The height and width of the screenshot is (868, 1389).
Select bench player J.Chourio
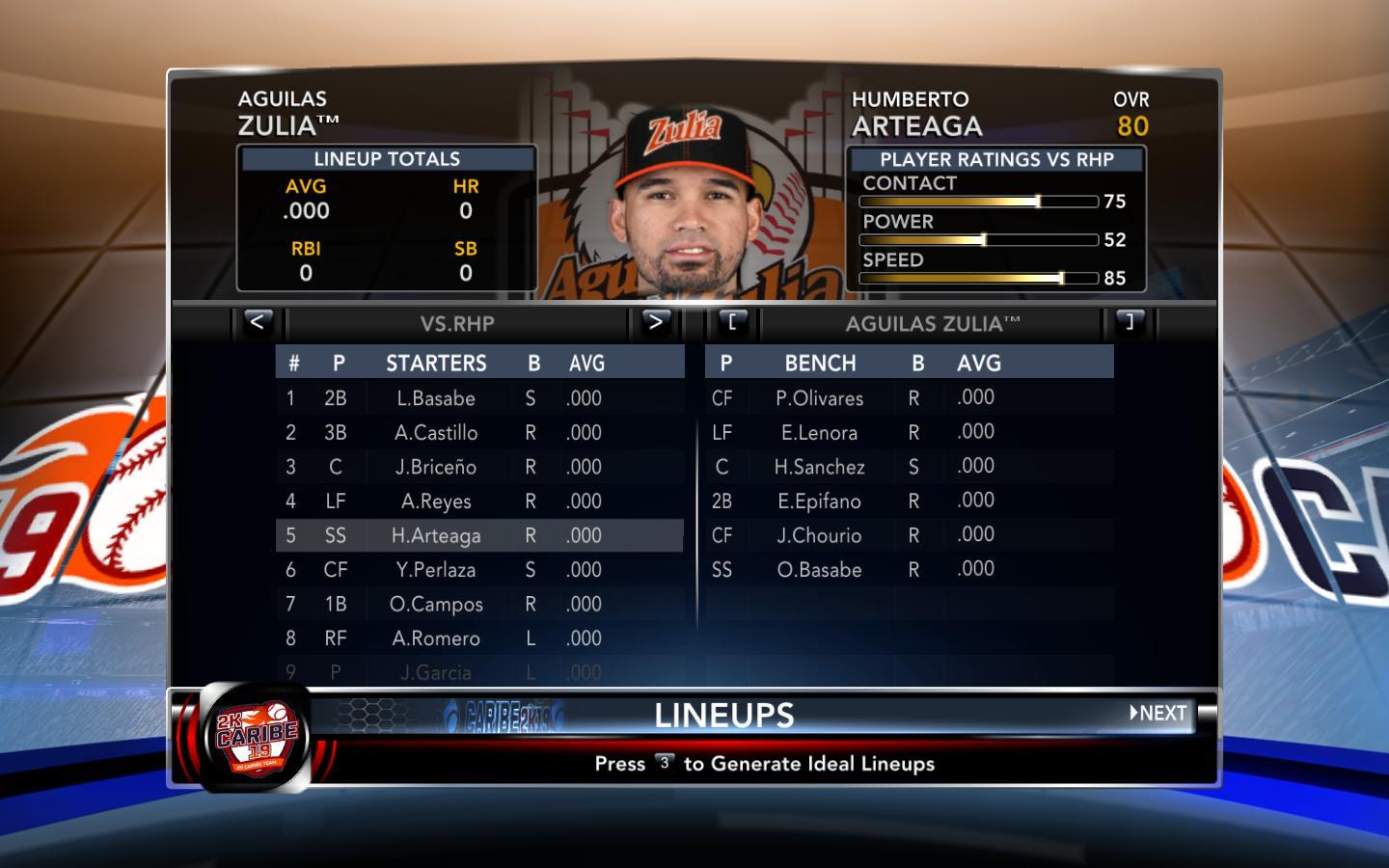pos(819,535)
